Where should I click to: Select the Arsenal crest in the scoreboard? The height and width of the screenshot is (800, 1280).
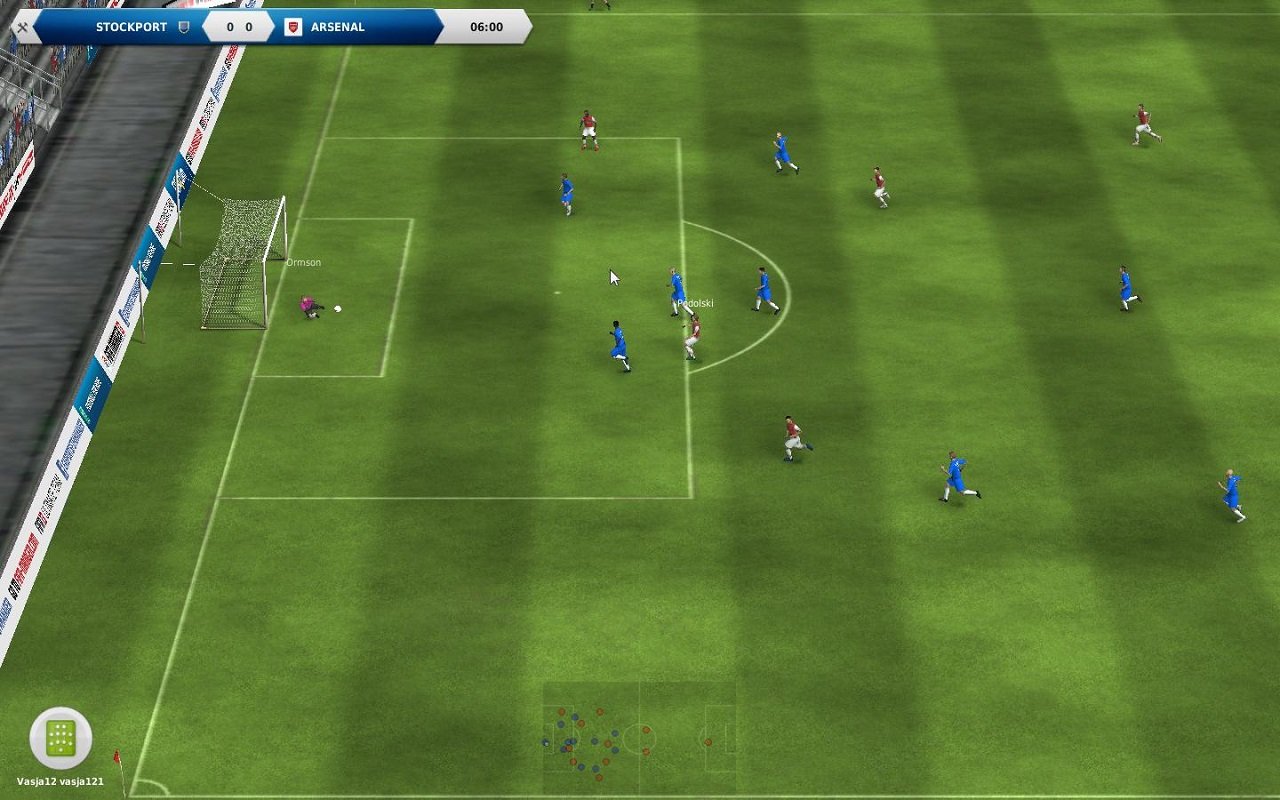[290, 27]
